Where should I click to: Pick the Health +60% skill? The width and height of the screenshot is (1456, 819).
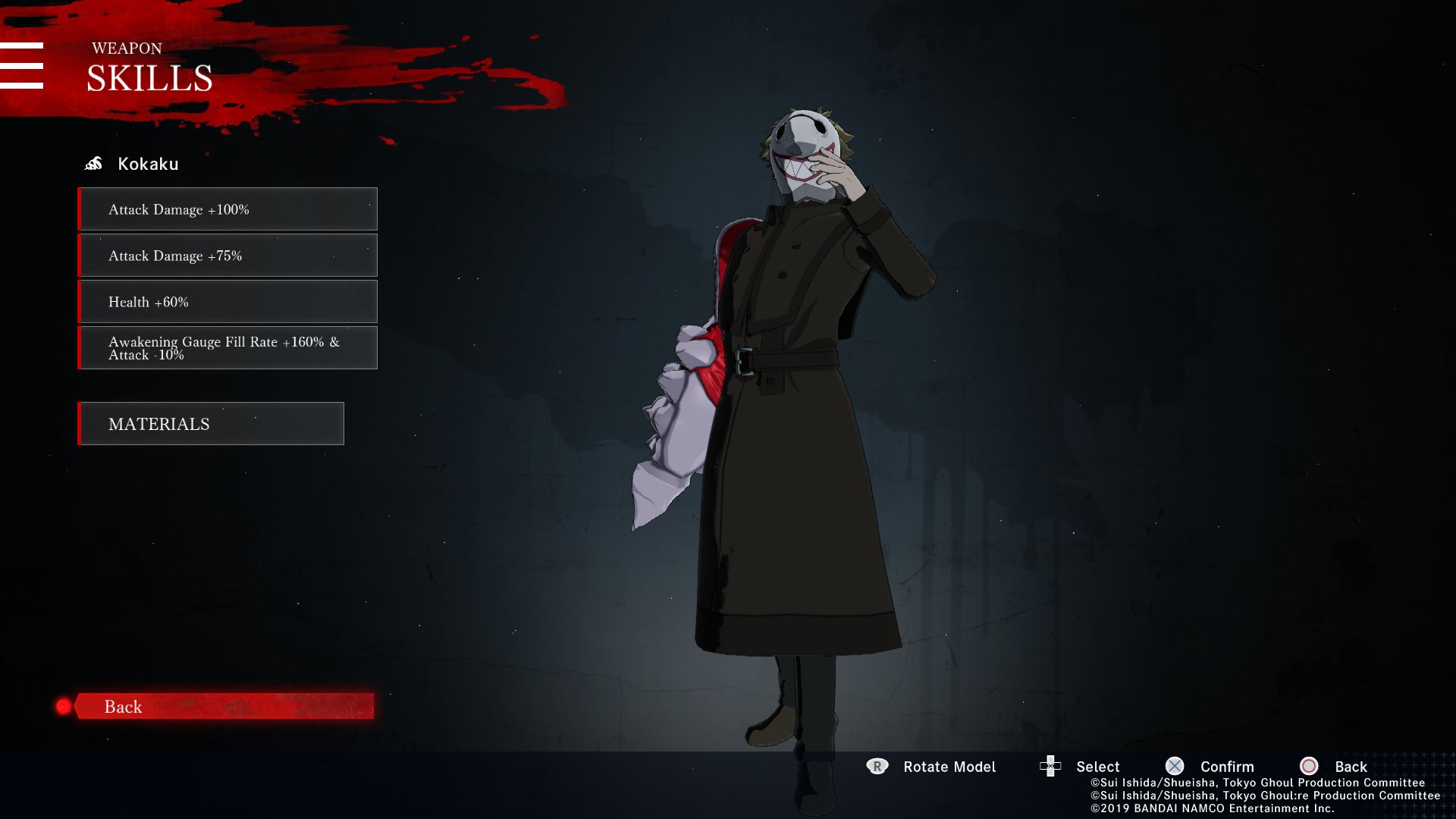[227, 302]
